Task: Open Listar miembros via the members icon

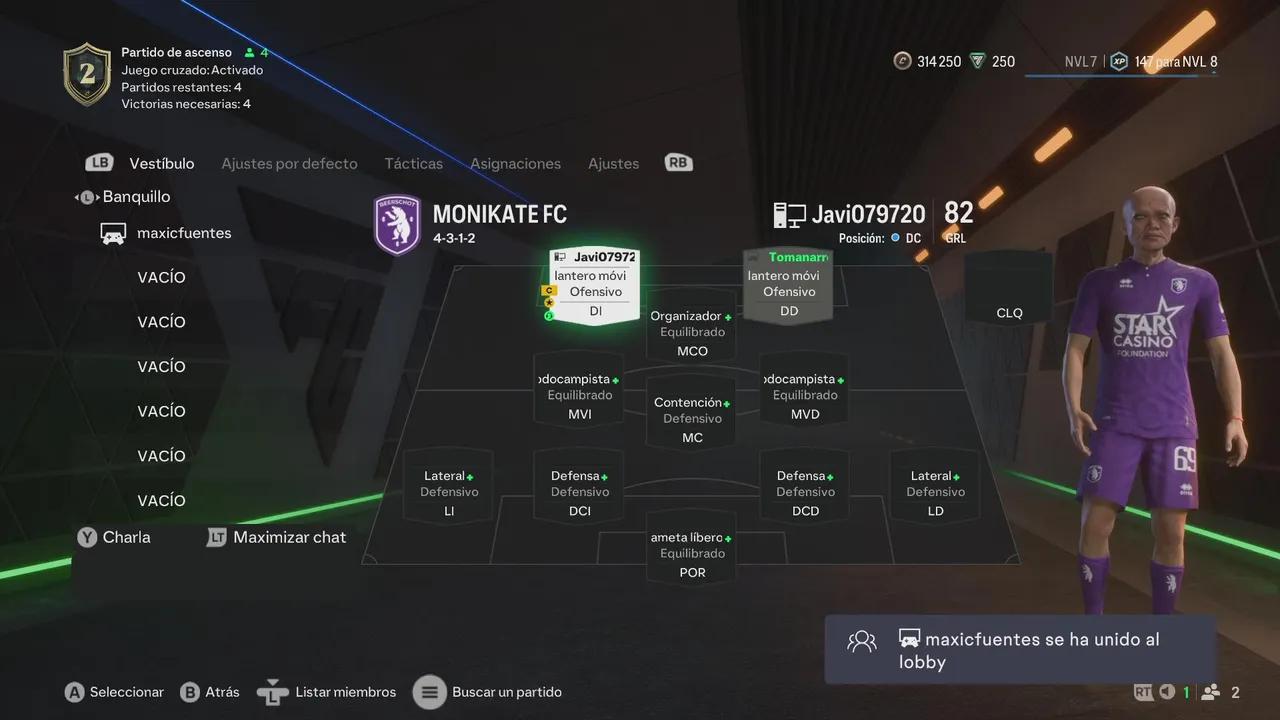Action: click(x=272, y=691)
